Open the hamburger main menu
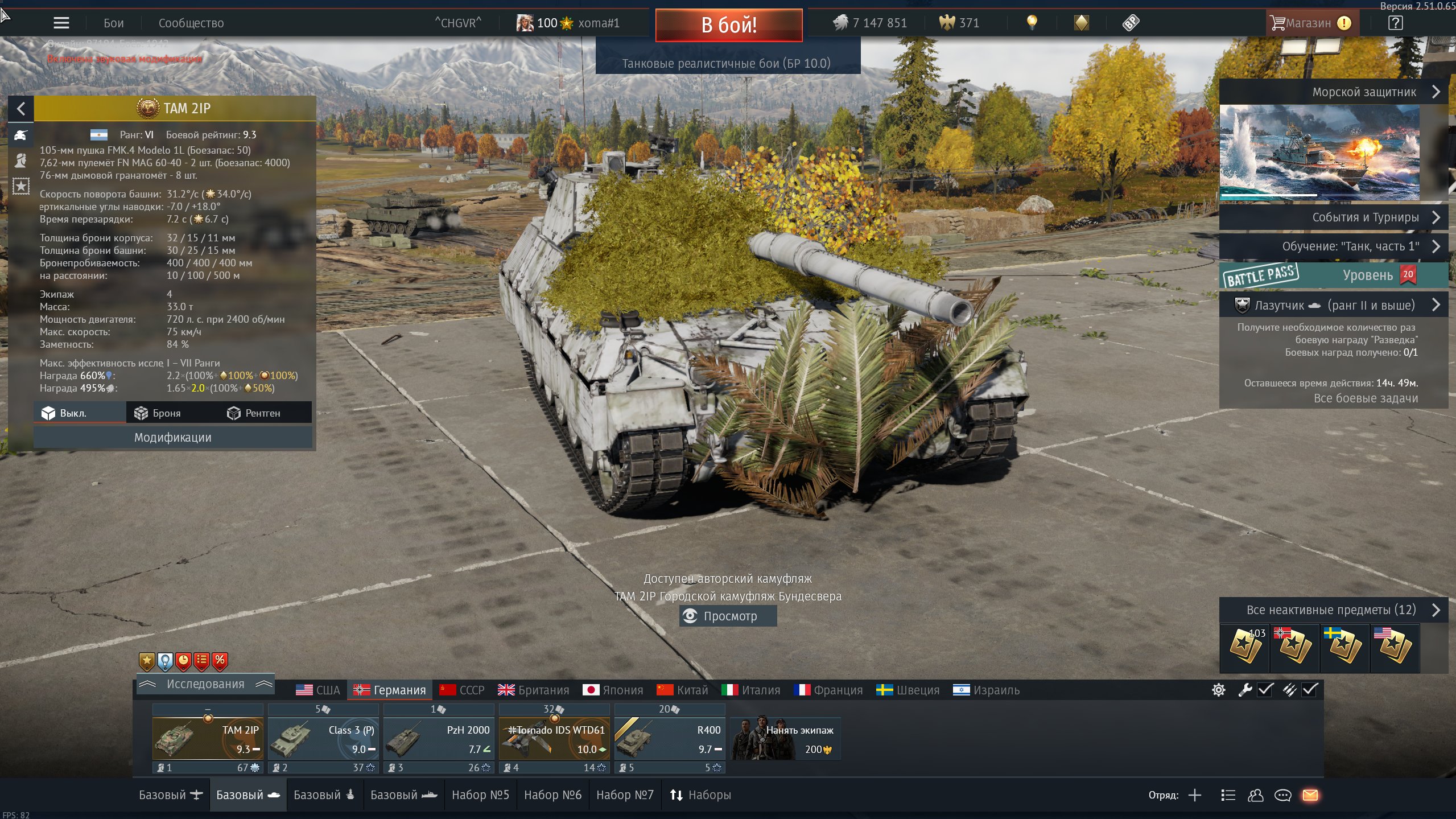This screenshot has width=1456, height=819. (x=61, y=23)
